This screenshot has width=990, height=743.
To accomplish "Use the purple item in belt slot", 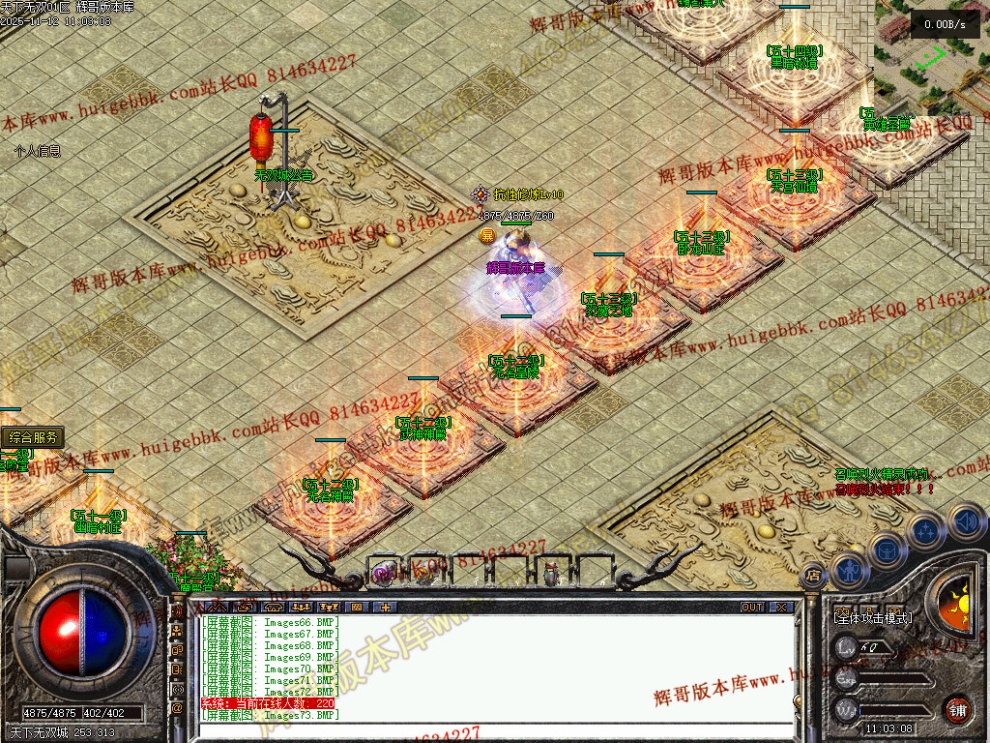I will [x=383, y=571].
